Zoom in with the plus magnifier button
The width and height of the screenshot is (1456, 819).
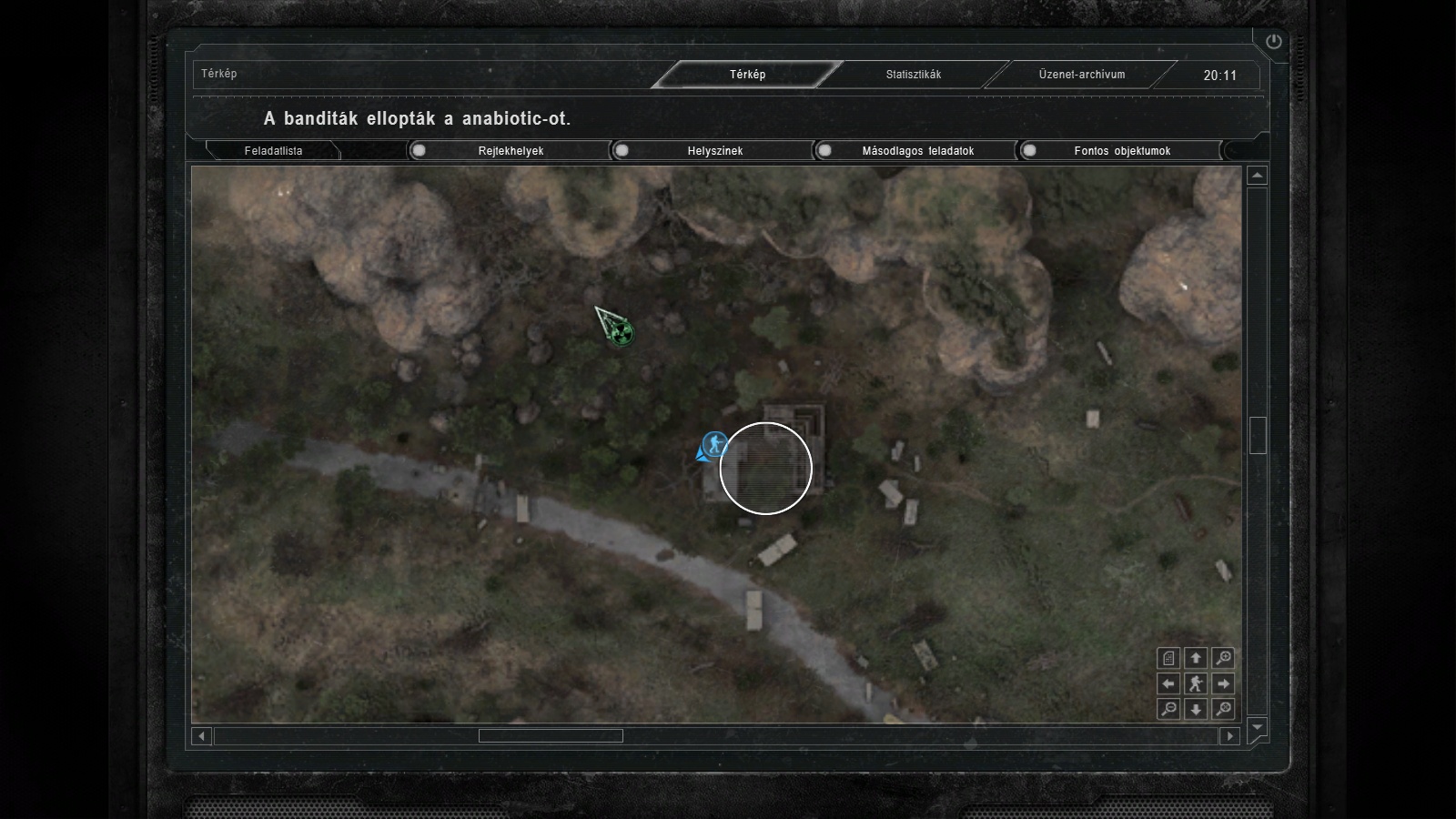[x=1223, y=658]
